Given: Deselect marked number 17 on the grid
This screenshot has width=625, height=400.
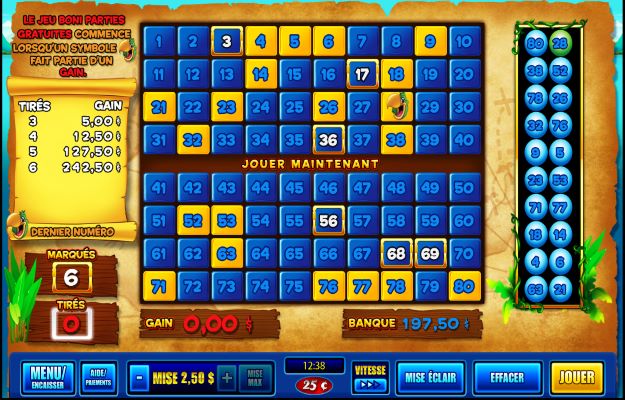Looking at the screenshot, I should [x=363, y=74].
